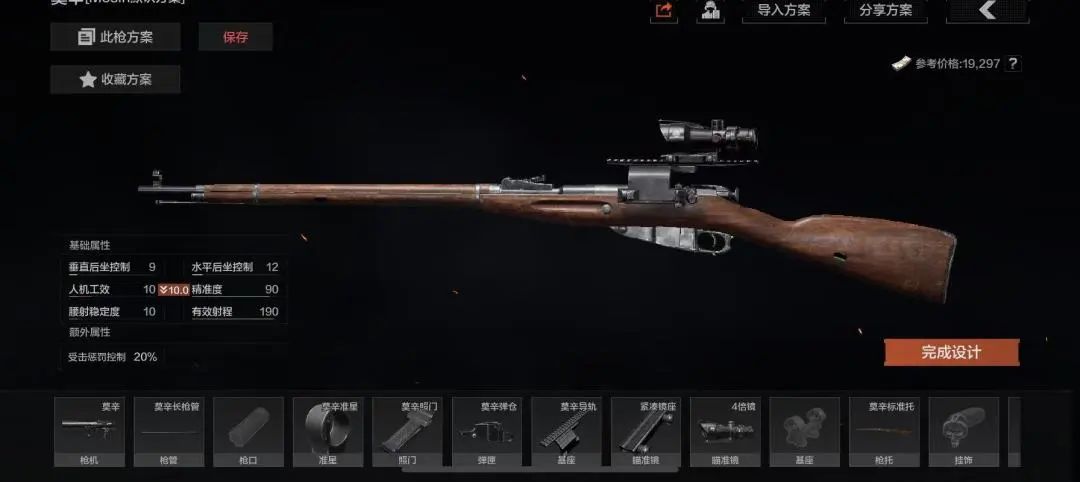Select 分享方案 to share this build
This screenshot has height=482, width=1080.
click(x=885, y=11)
